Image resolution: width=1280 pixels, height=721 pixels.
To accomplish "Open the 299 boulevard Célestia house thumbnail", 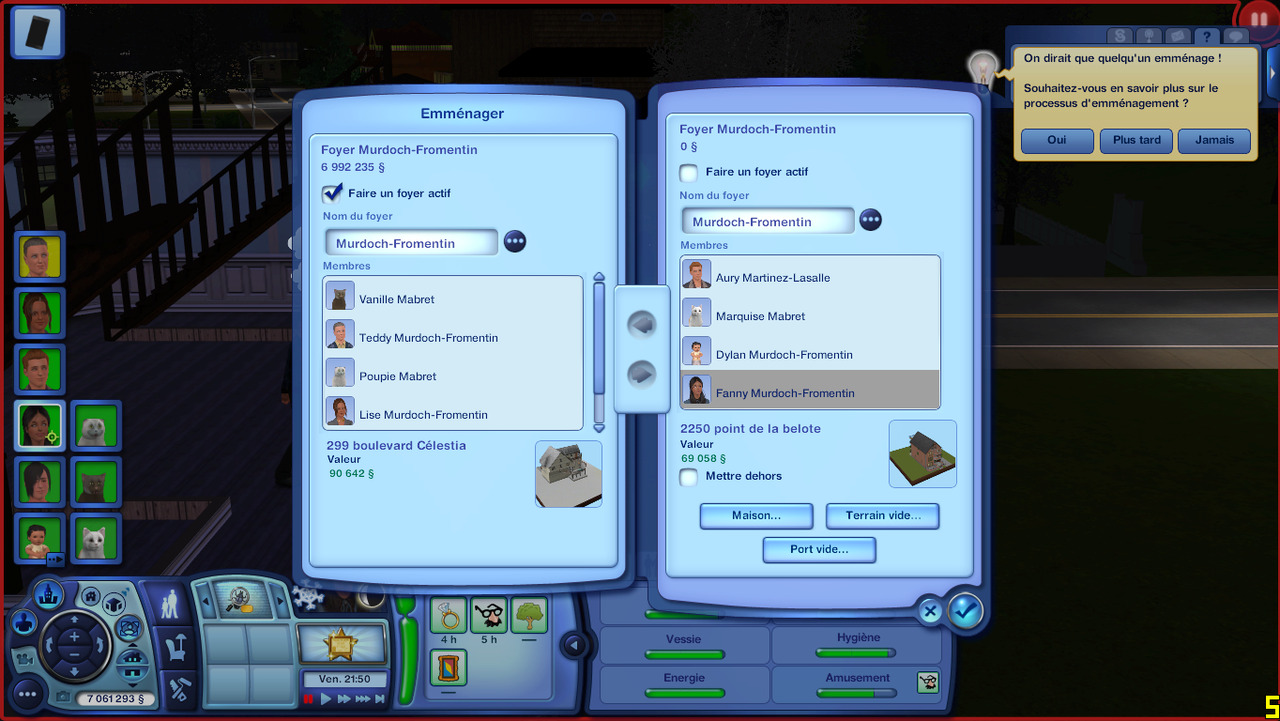I will coord(568,474).
